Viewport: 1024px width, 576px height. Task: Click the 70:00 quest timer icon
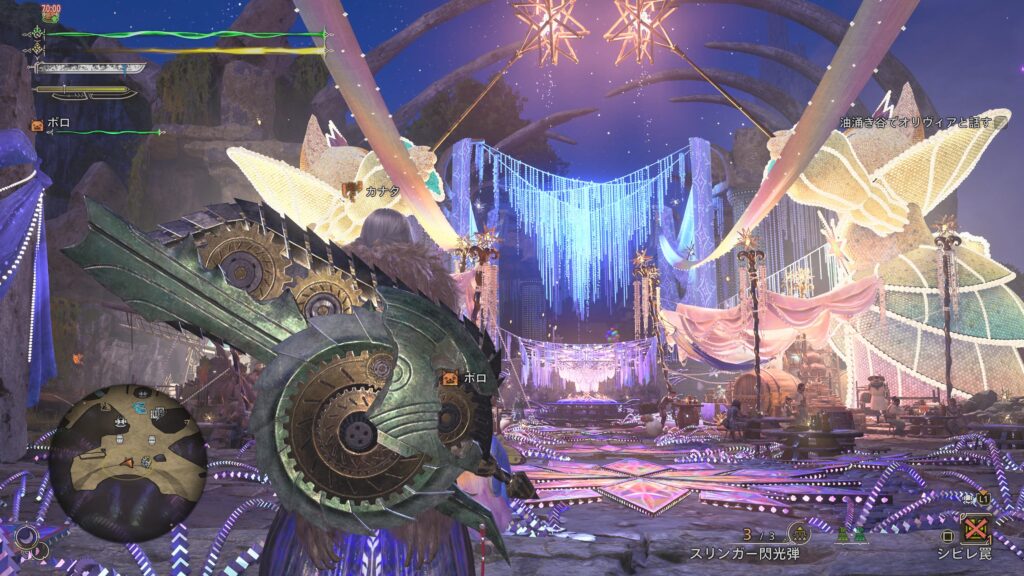(x=52, y=12)
